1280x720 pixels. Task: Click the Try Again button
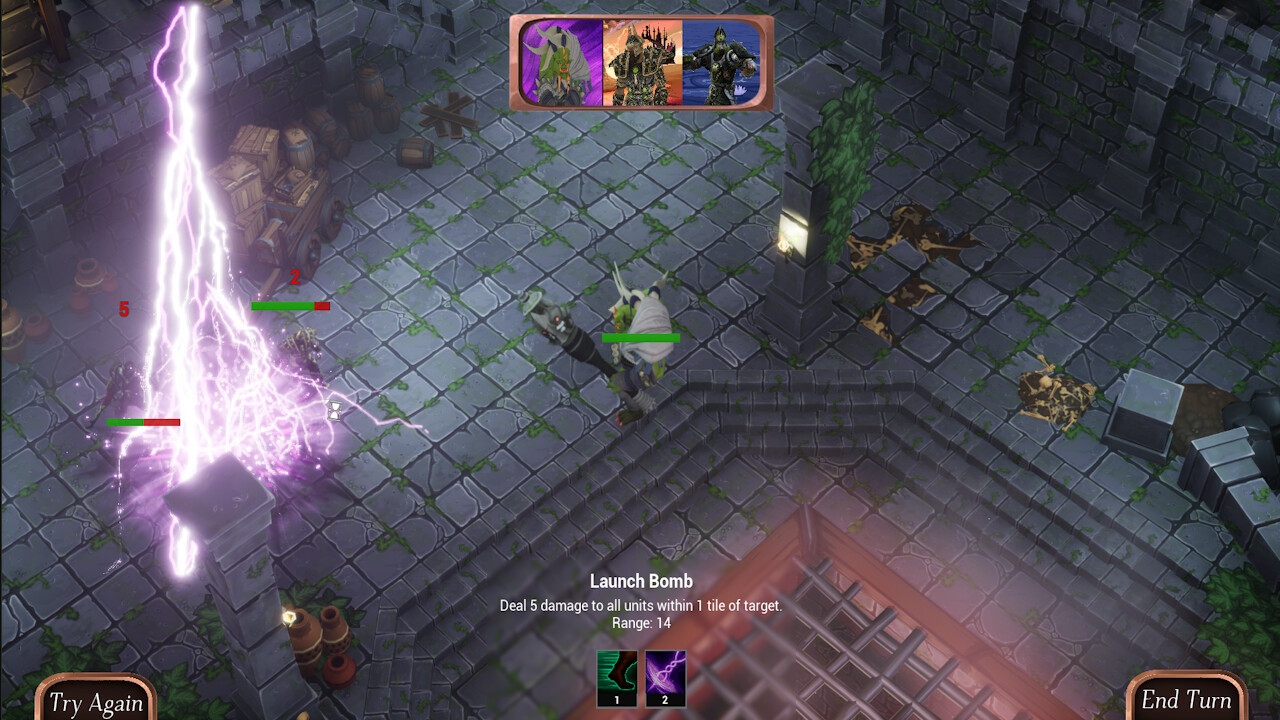click(x=95, y=701)
